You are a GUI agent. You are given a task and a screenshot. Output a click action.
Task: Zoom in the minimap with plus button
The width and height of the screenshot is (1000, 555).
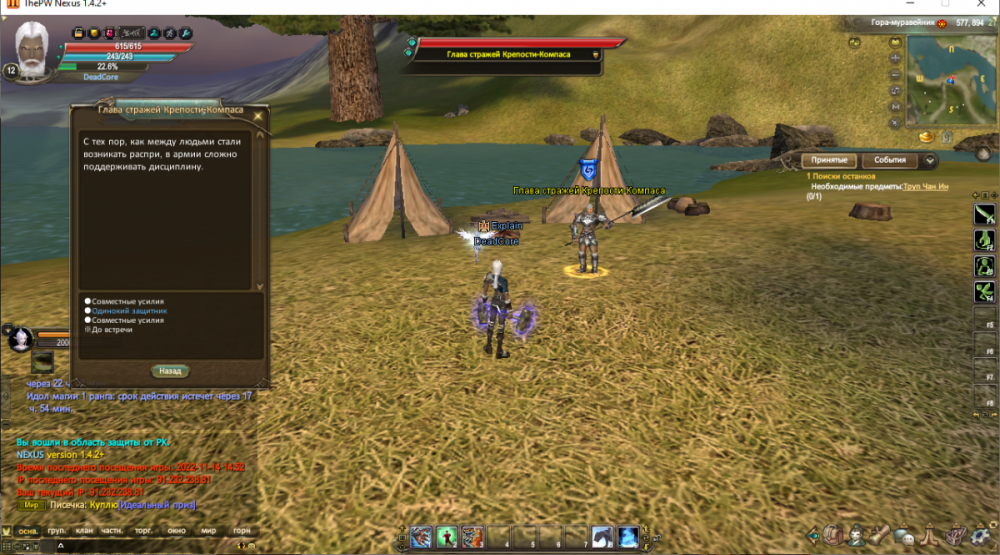[x=895, y=60]
